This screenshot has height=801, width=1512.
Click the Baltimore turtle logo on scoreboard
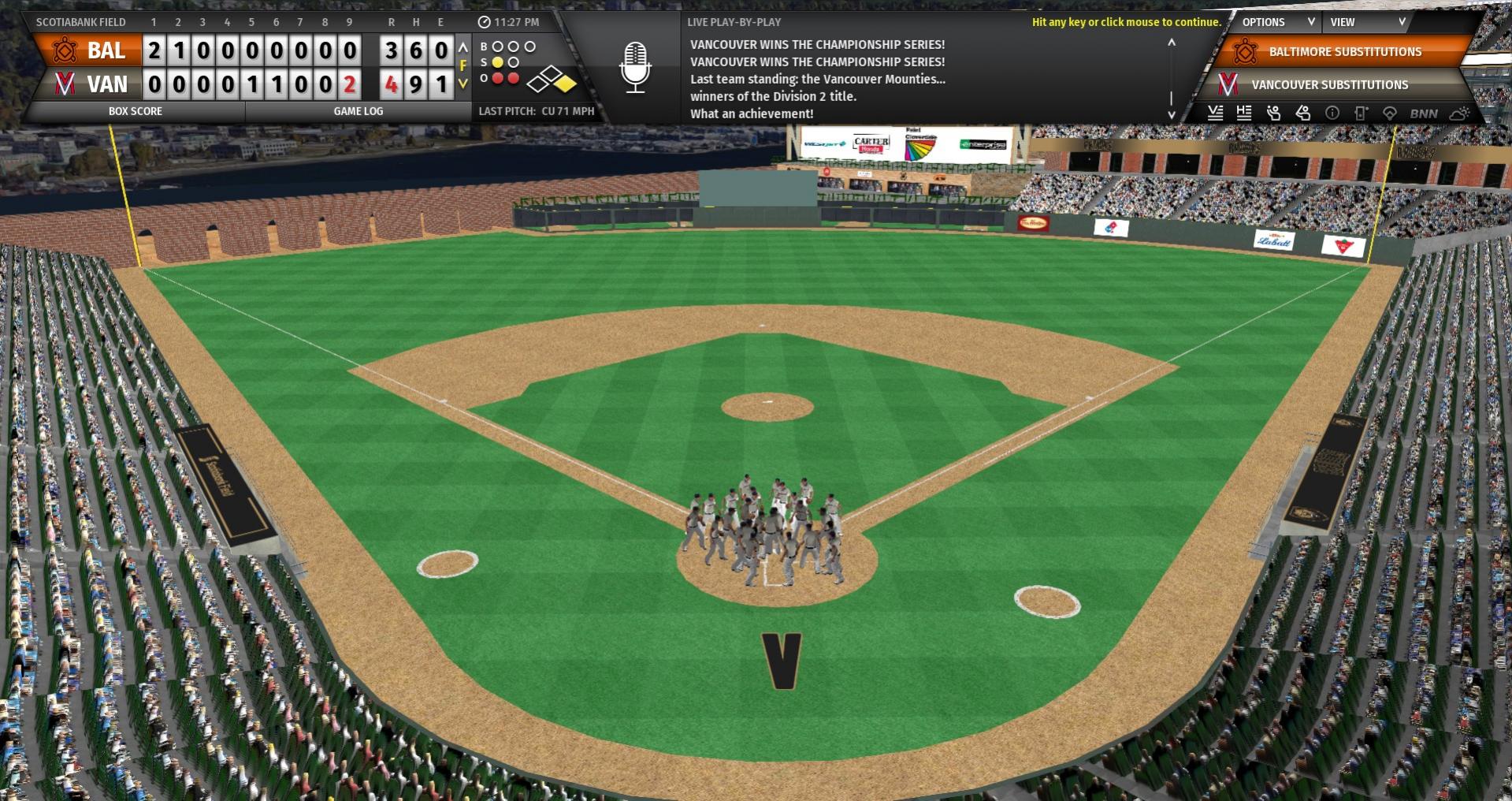coord(65,51)
